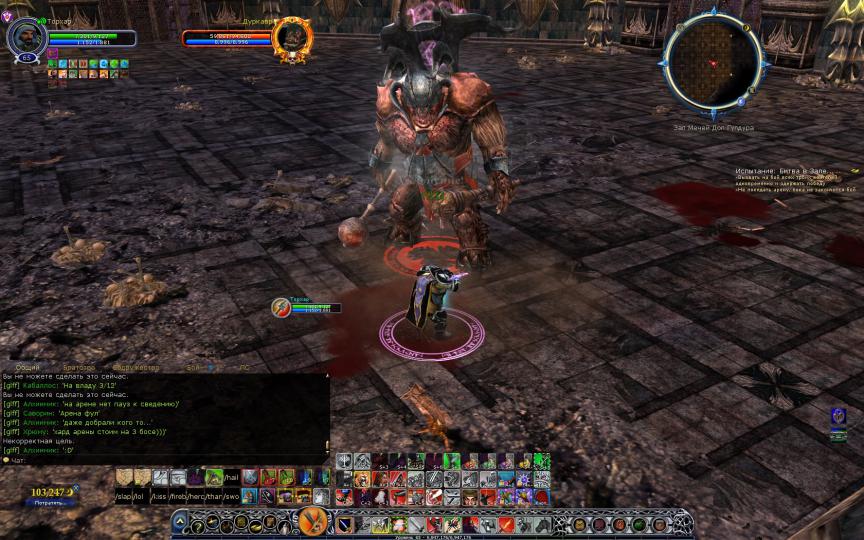This screenshot has height=540, width=864.
Task: Switch to the Общий chat tab
Action: pyautogui.click(x=28, y=368)
